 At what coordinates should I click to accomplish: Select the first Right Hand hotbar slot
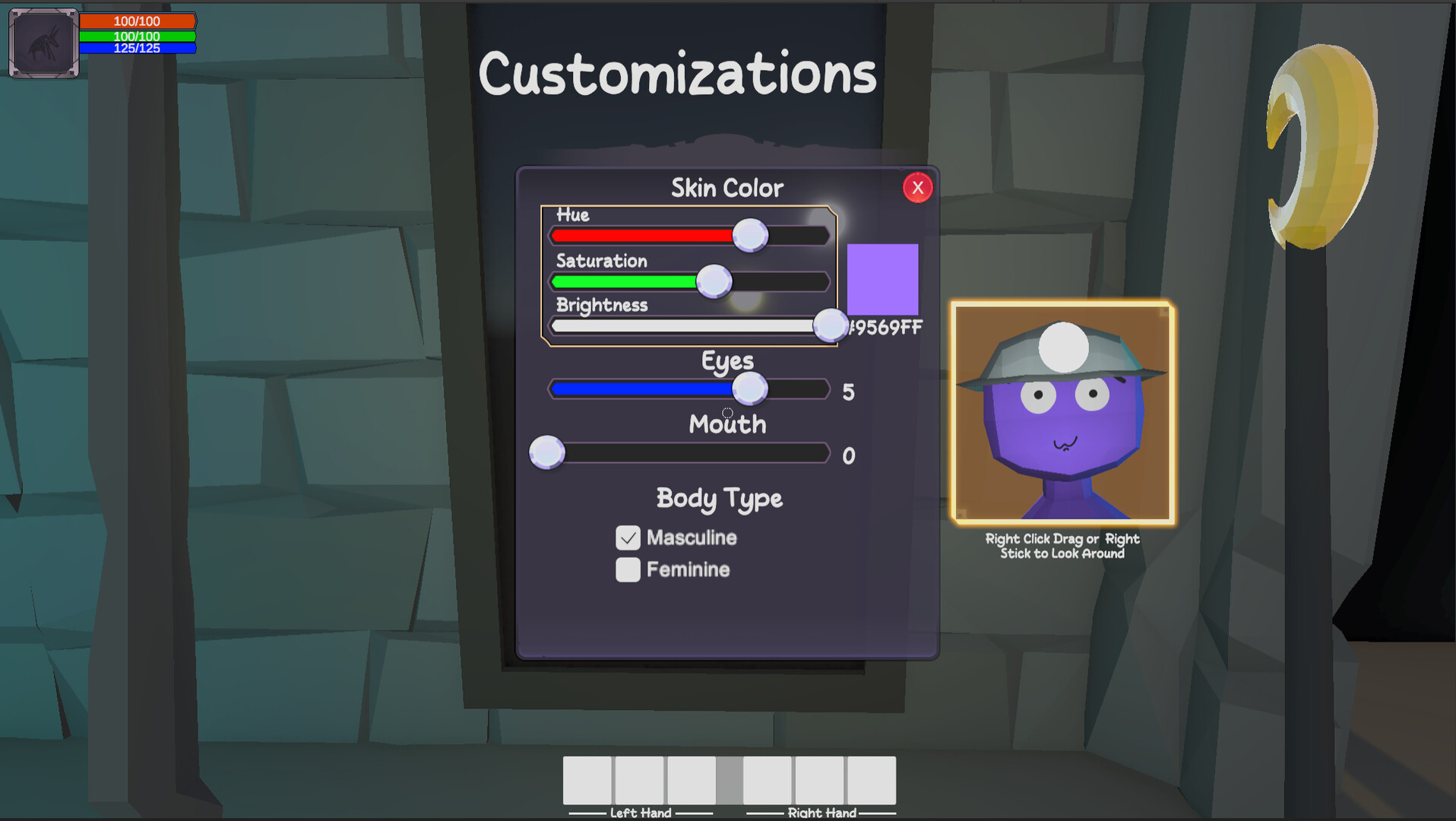(x=766, y=782)
